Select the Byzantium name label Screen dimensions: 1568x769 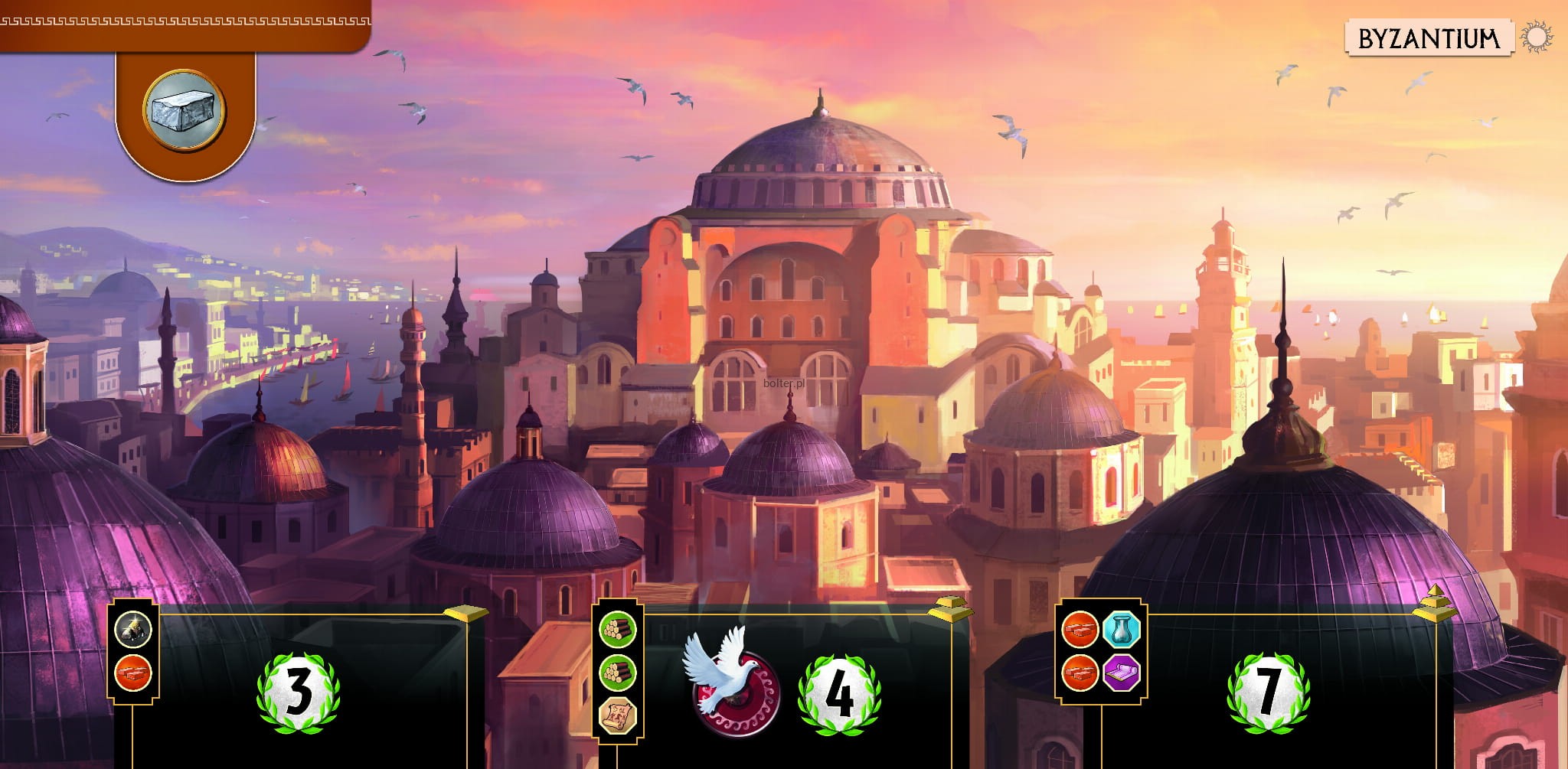[1428, 38]
